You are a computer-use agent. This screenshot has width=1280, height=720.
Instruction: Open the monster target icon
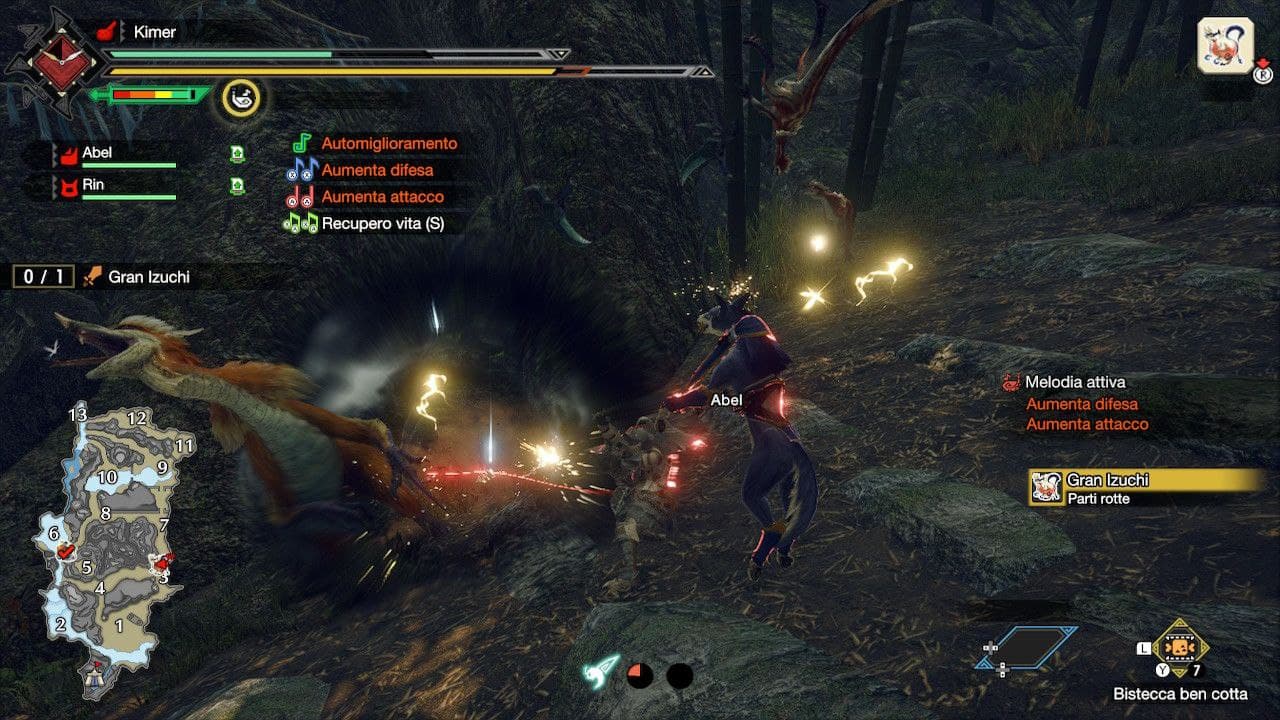coord(1225,46)
